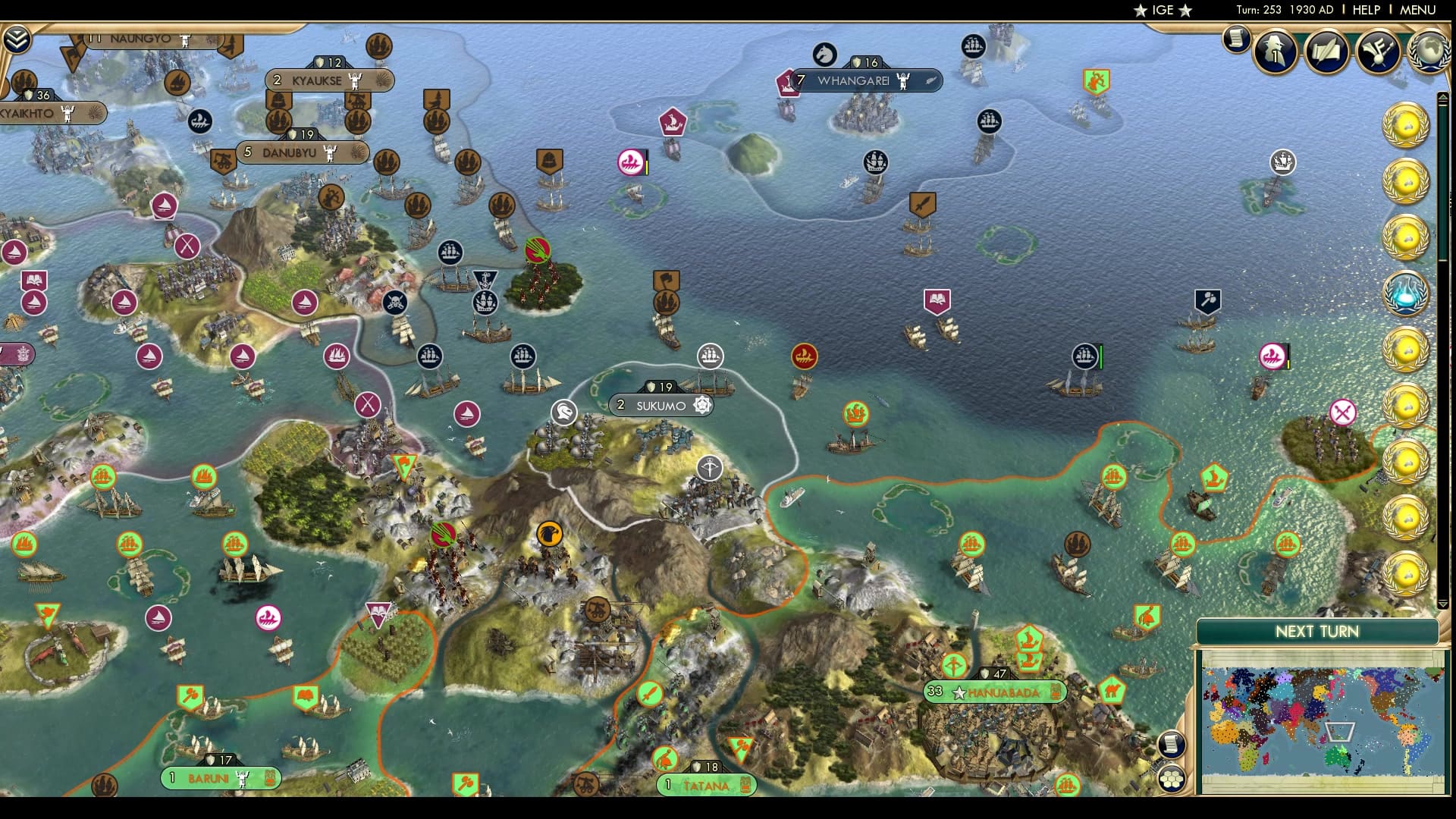Open the social policies icon

(x=1378, y=51)
